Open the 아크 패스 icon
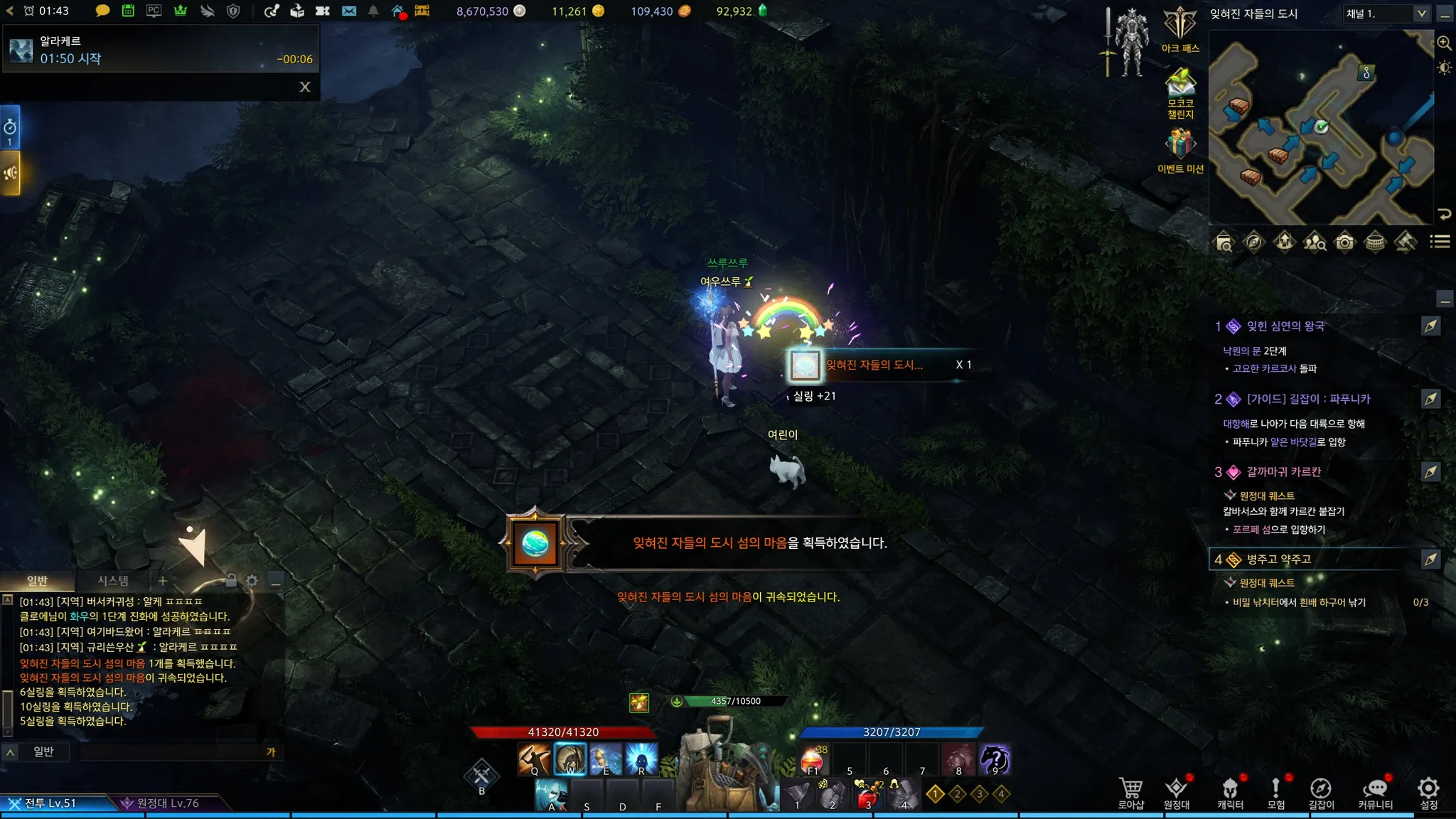Screen dimensions: 1456x819 click(1180, 30)
